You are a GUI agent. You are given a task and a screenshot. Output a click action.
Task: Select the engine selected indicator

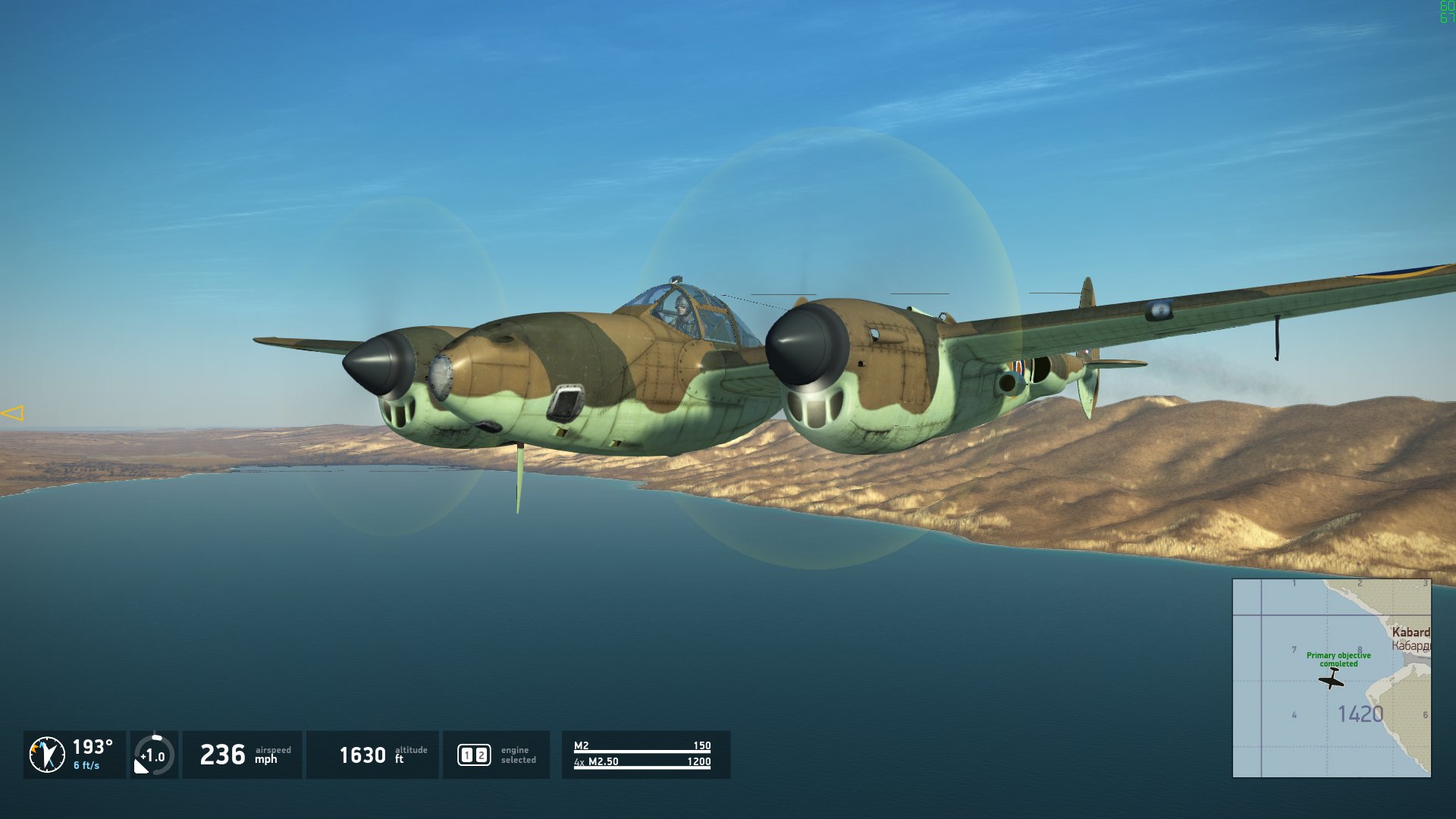tap(475, 755)
